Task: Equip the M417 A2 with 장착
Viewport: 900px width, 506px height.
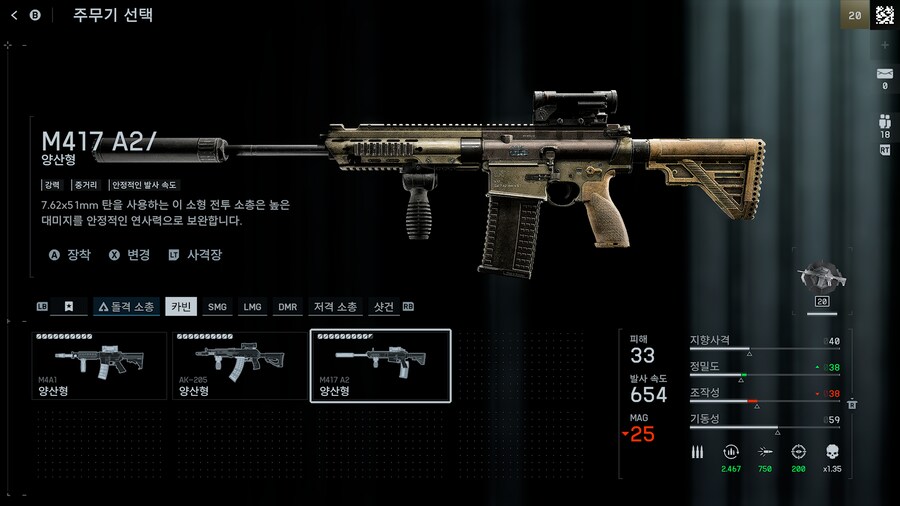Action: pyautogui.click(x=70, y=255)
